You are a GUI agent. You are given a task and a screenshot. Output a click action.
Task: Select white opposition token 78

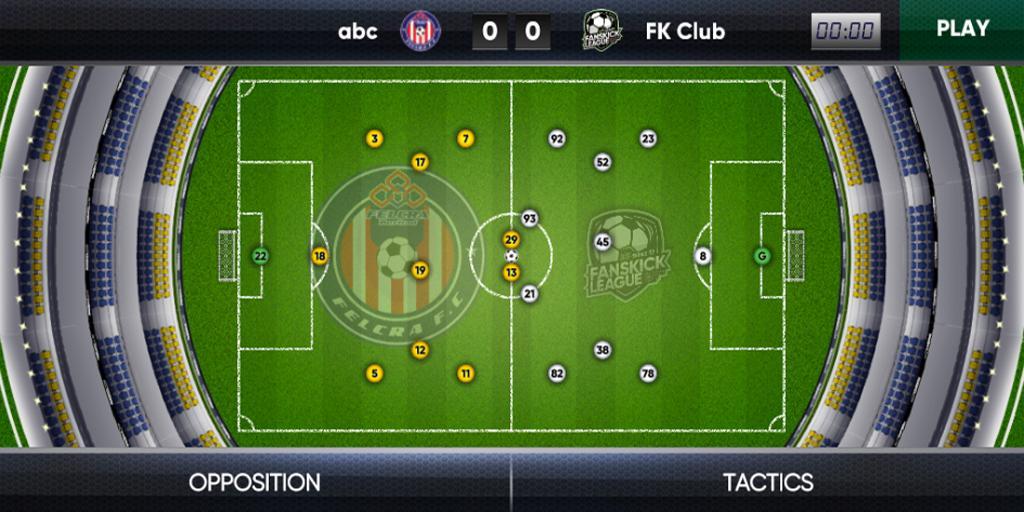tap(648, 373)
